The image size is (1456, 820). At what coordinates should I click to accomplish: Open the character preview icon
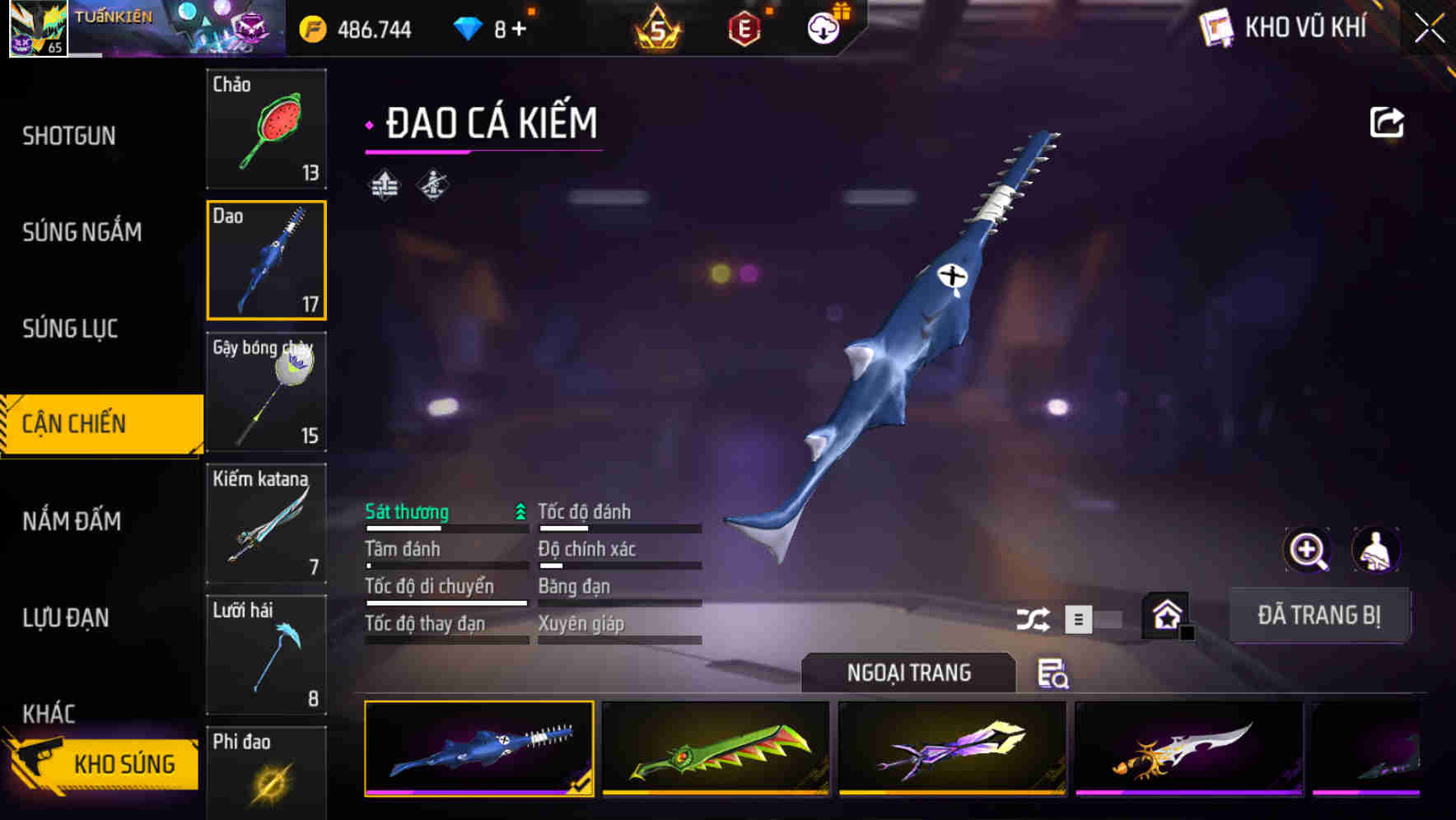click(1374, 550)
